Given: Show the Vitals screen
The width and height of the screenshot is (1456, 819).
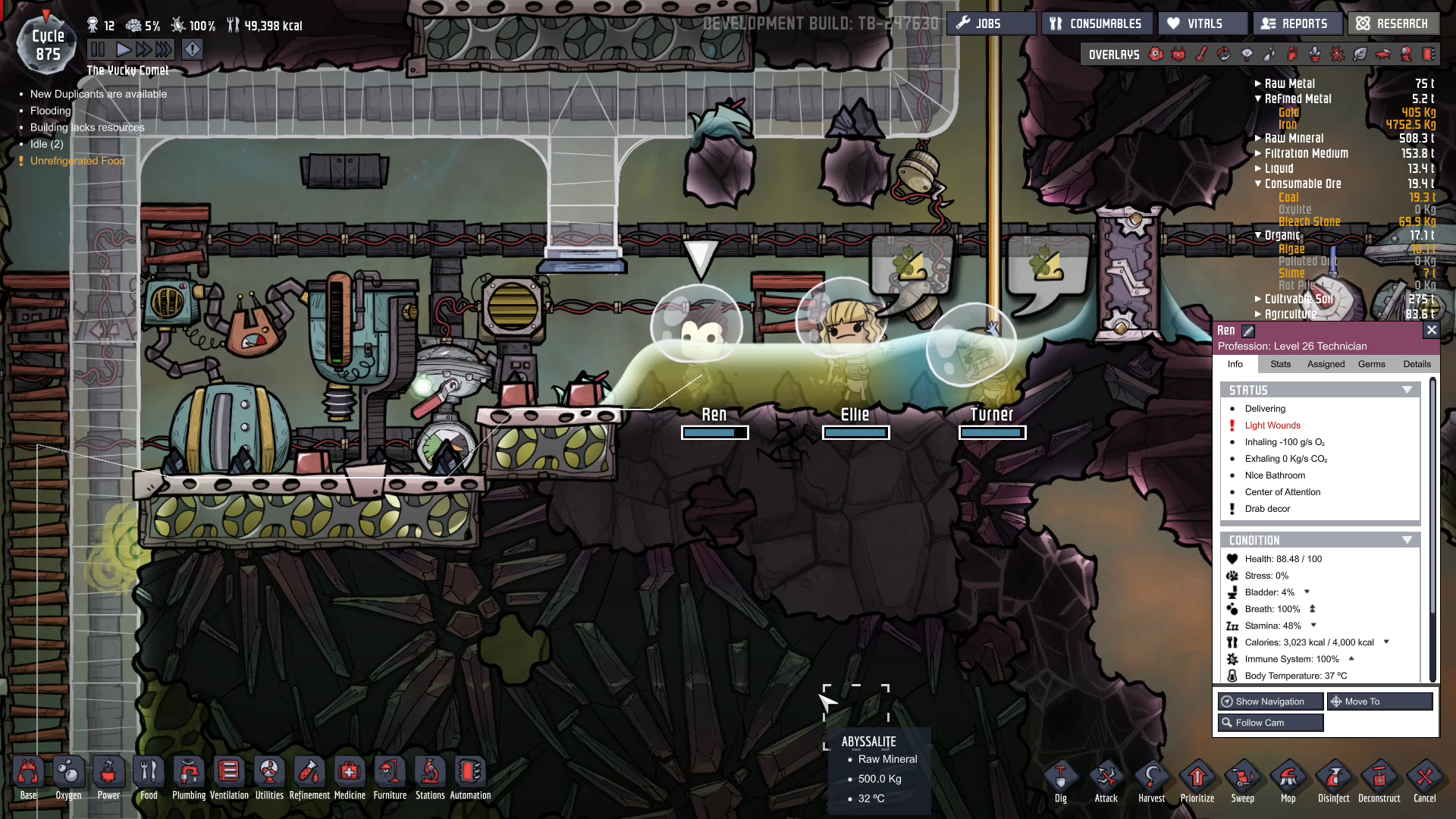Looking at the screenshot, I should coord(1203,24).
